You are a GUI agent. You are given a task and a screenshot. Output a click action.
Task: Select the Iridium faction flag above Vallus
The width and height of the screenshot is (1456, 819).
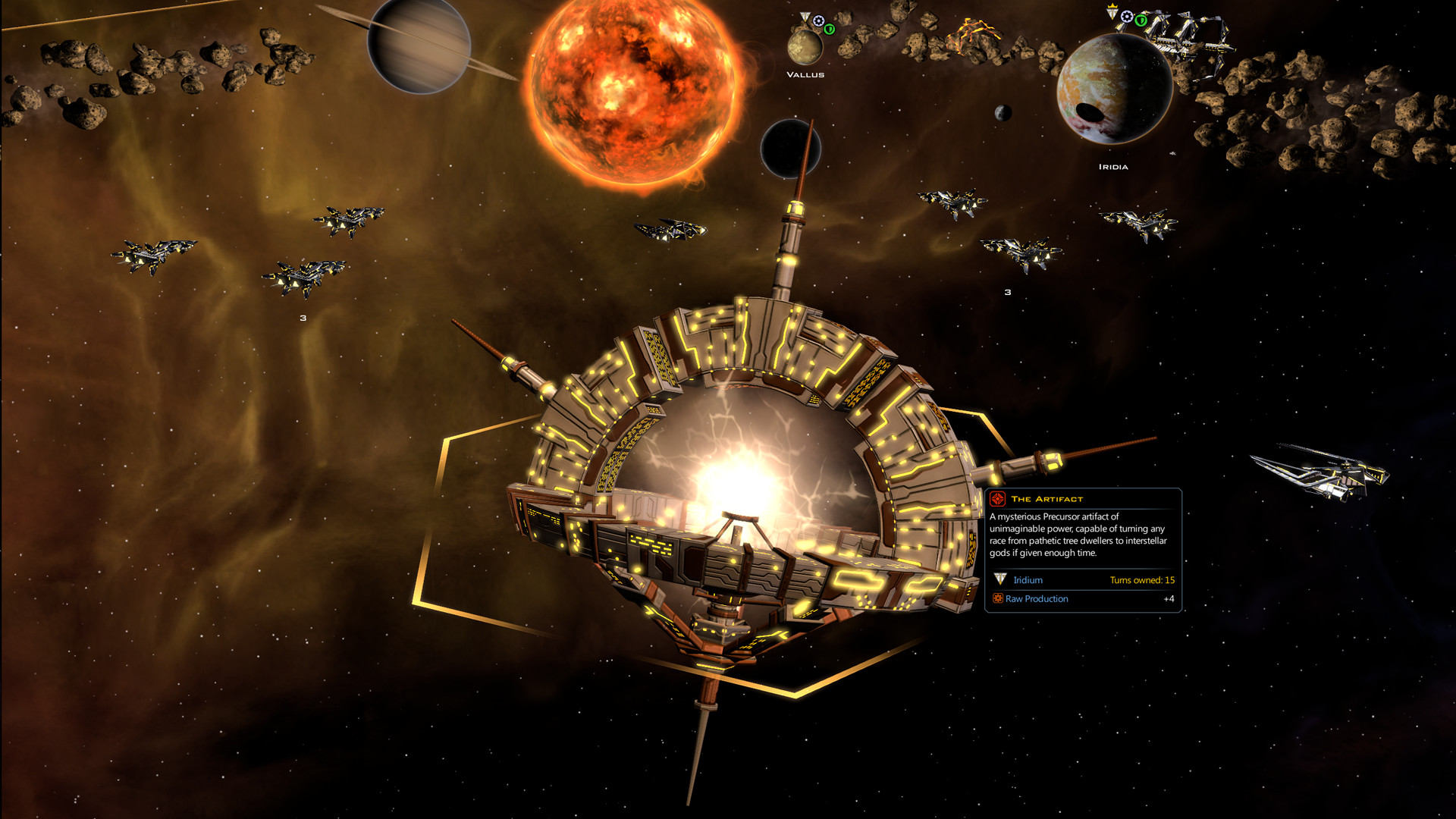(x=805, y=17)
